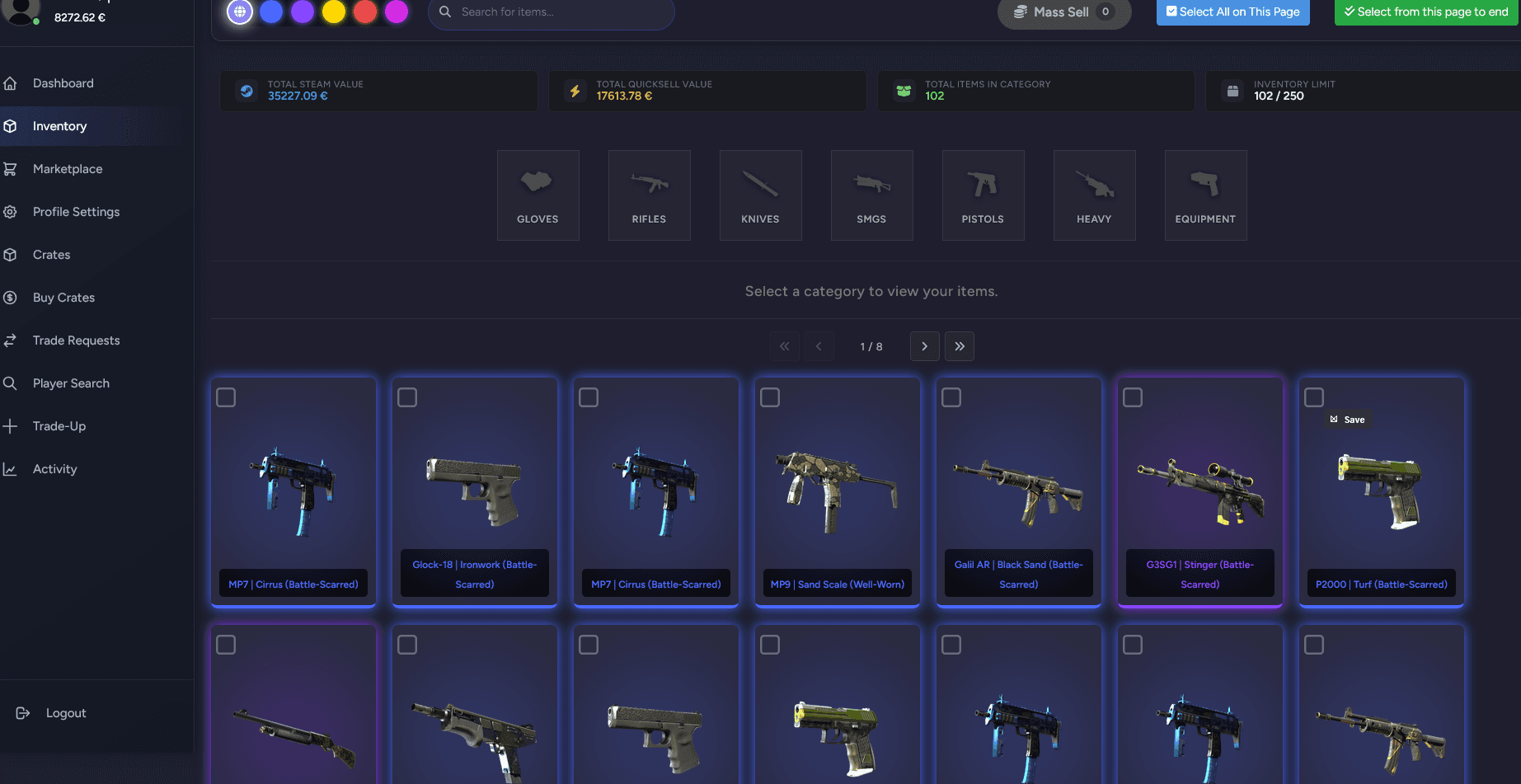Open the Rifles category
The width and height of the screenshot is (1521, 784).
[649, 195]
